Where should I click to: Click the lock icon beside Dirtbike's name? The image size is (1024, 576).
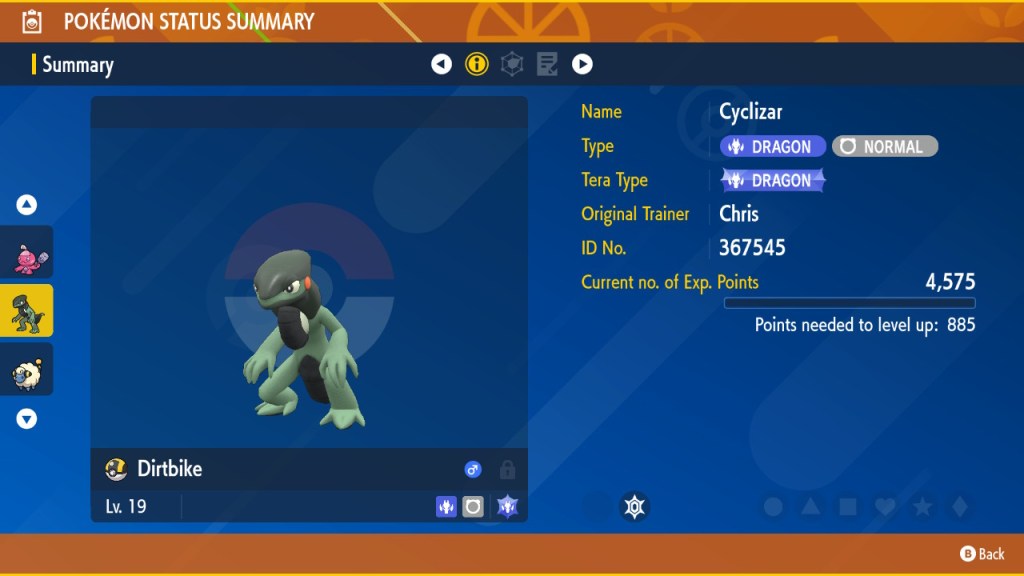point(507,469)
